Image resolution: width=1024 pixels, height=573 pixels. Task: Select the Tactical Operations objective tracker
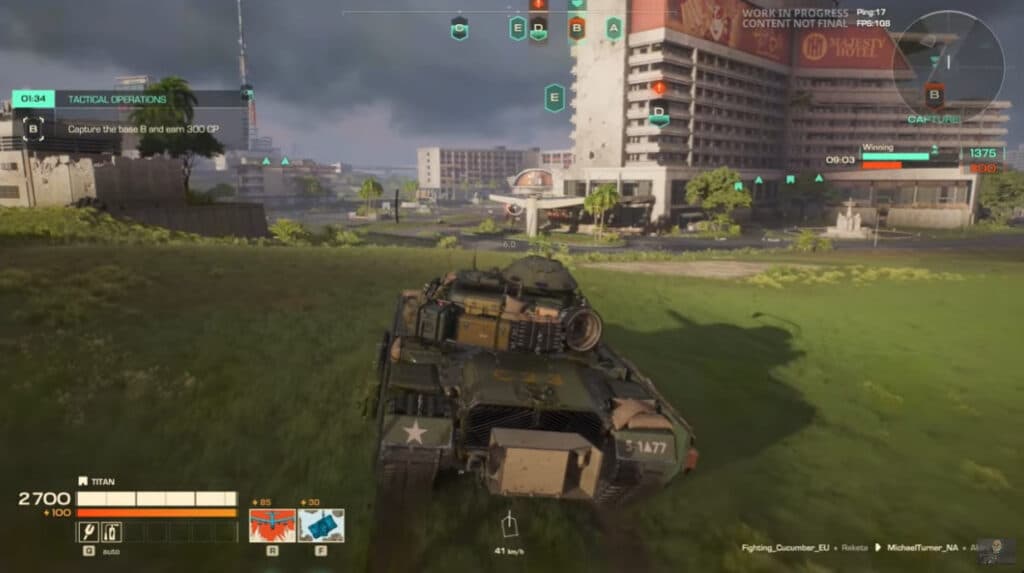130,99
